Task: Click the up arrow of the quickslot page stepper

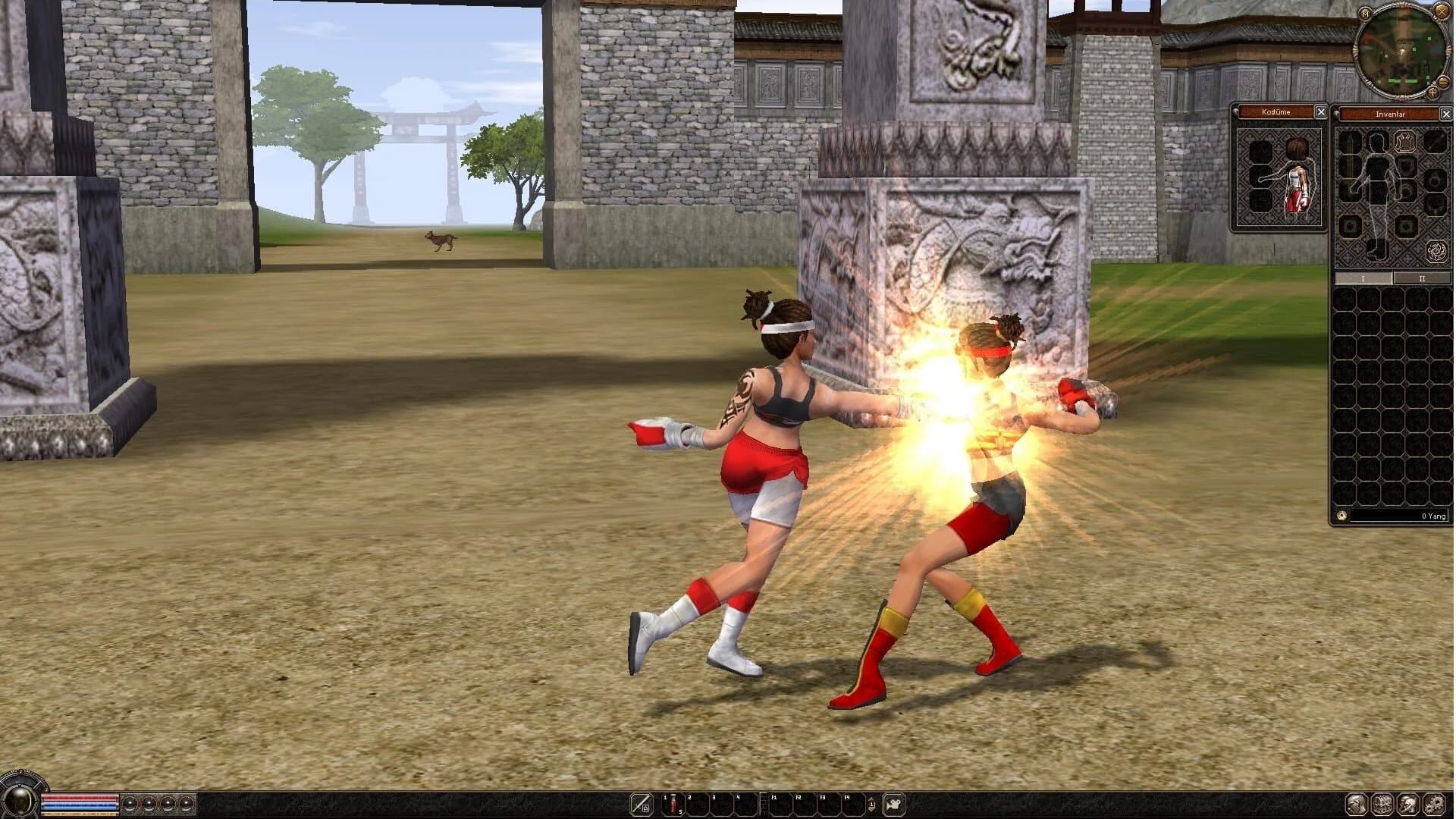Action: tap(871, 799)
